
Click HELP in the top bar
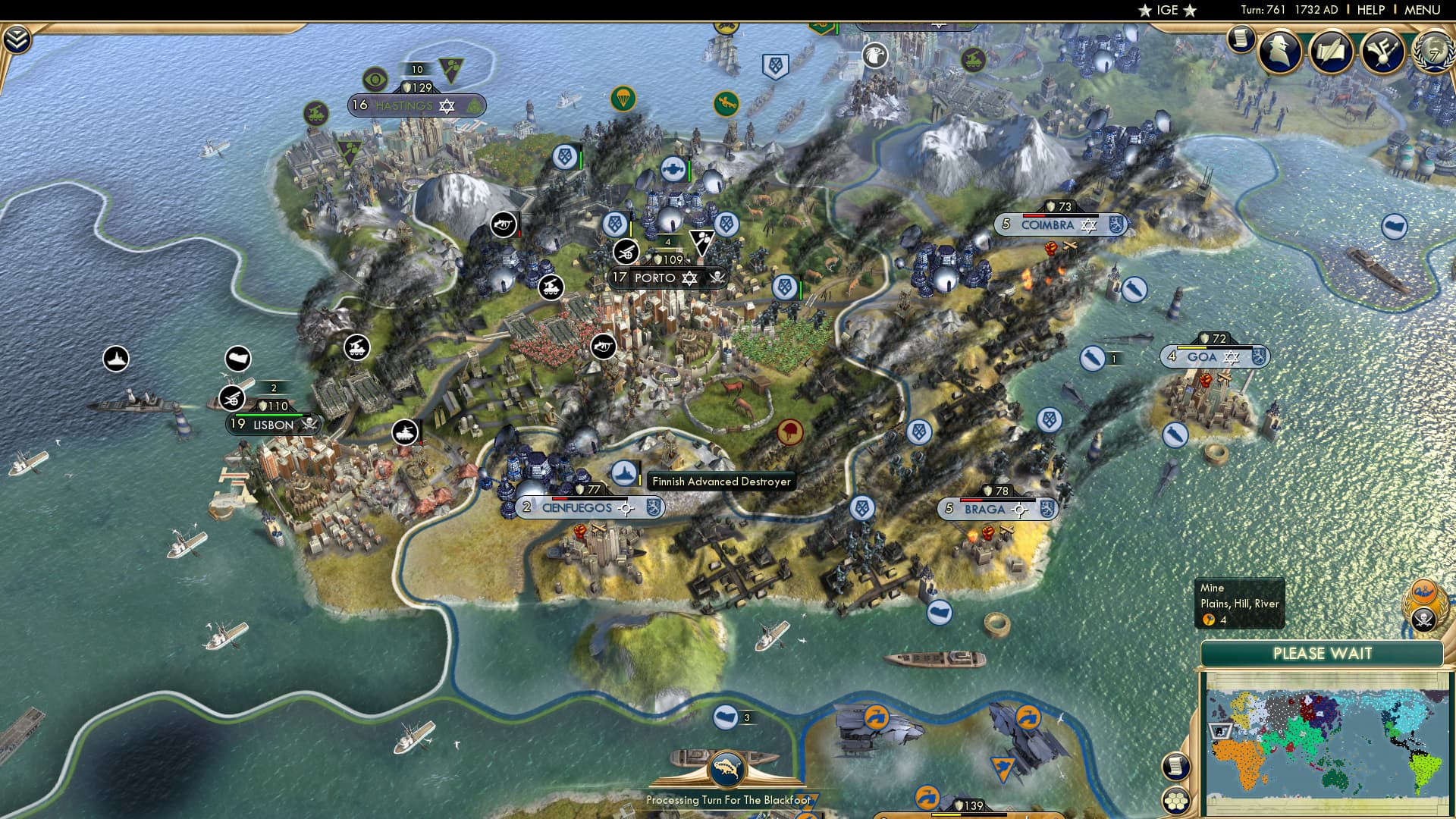1370,10
